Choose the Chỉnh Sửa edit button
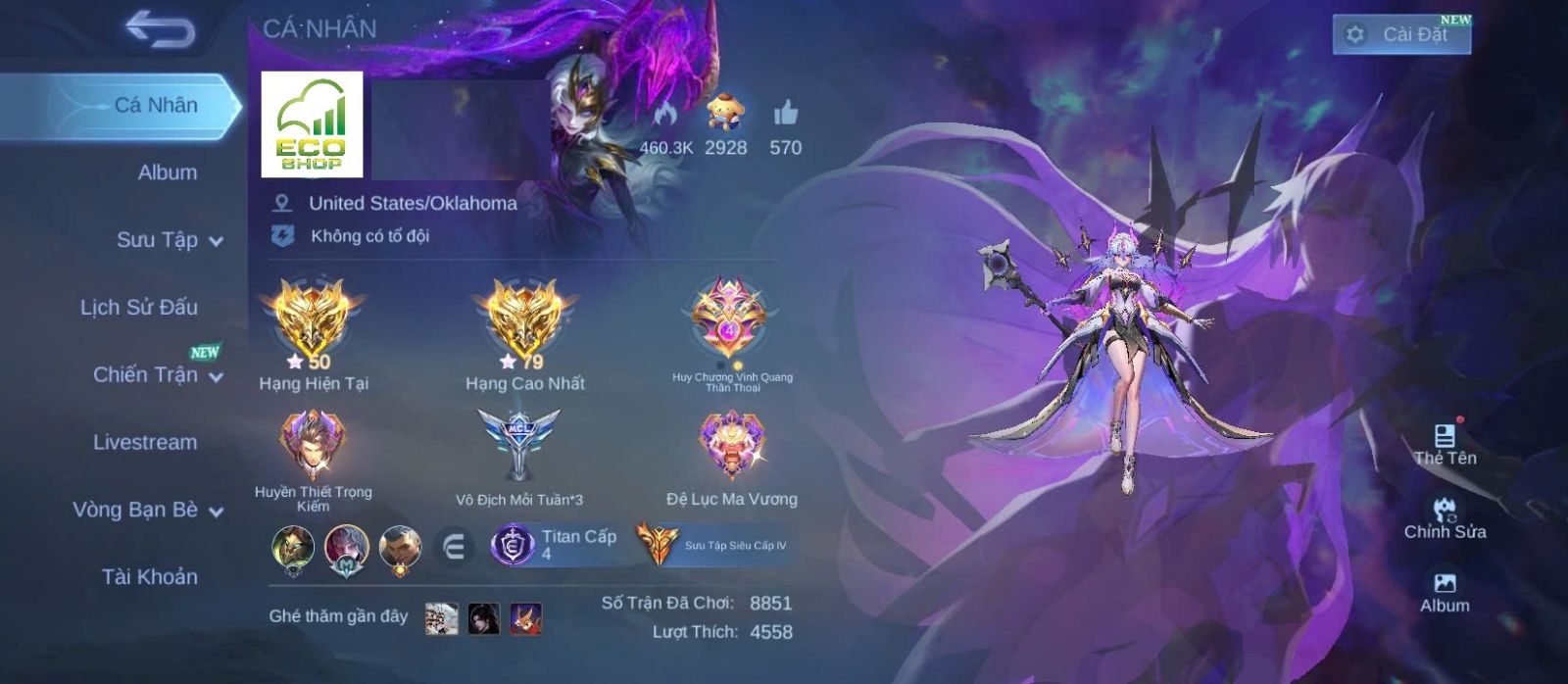The image size is (1568, 684). 1445,518
